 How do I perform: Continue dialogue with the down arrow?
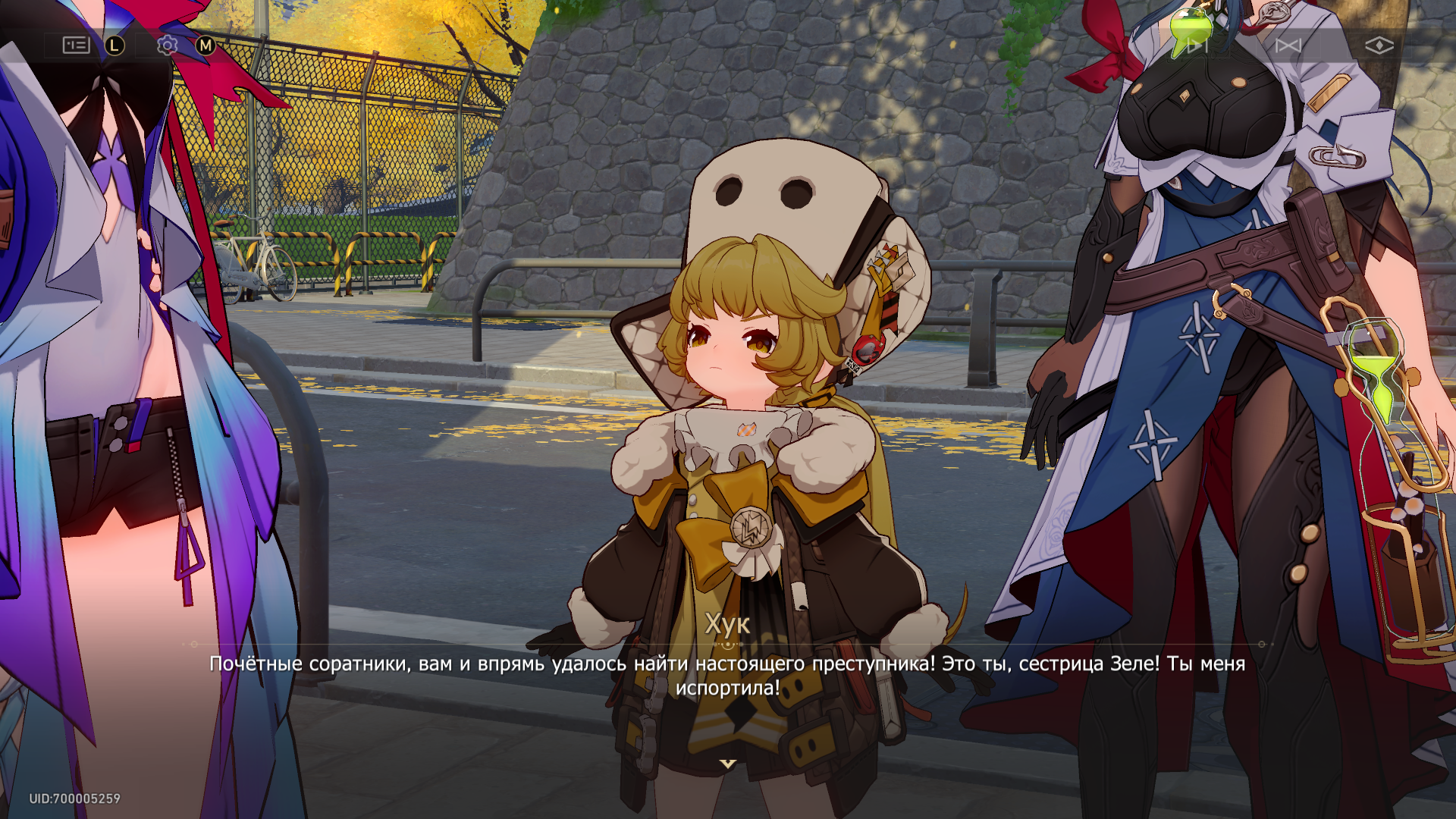tap(728, 764)
